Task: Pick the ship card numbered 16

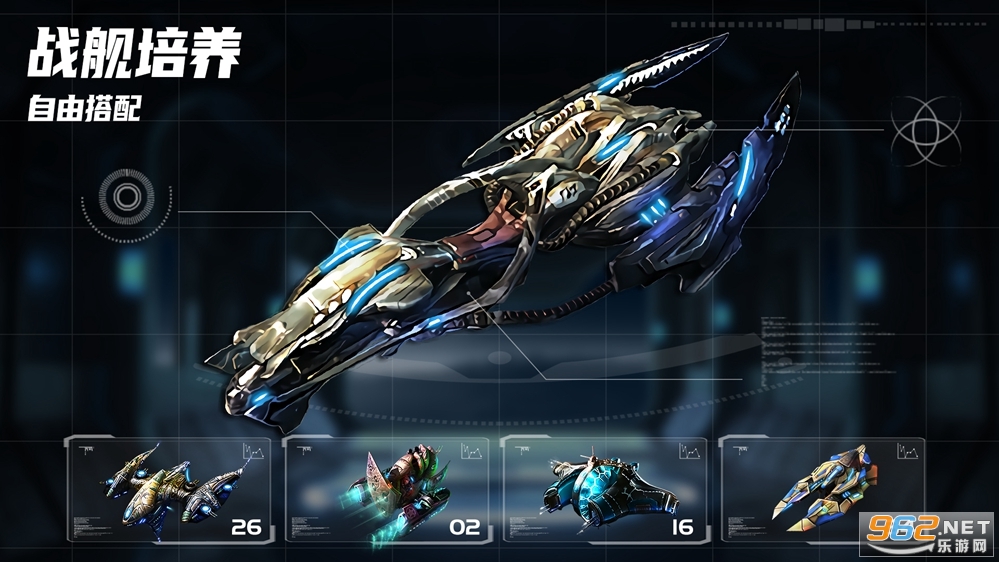Action: (605, 489)
